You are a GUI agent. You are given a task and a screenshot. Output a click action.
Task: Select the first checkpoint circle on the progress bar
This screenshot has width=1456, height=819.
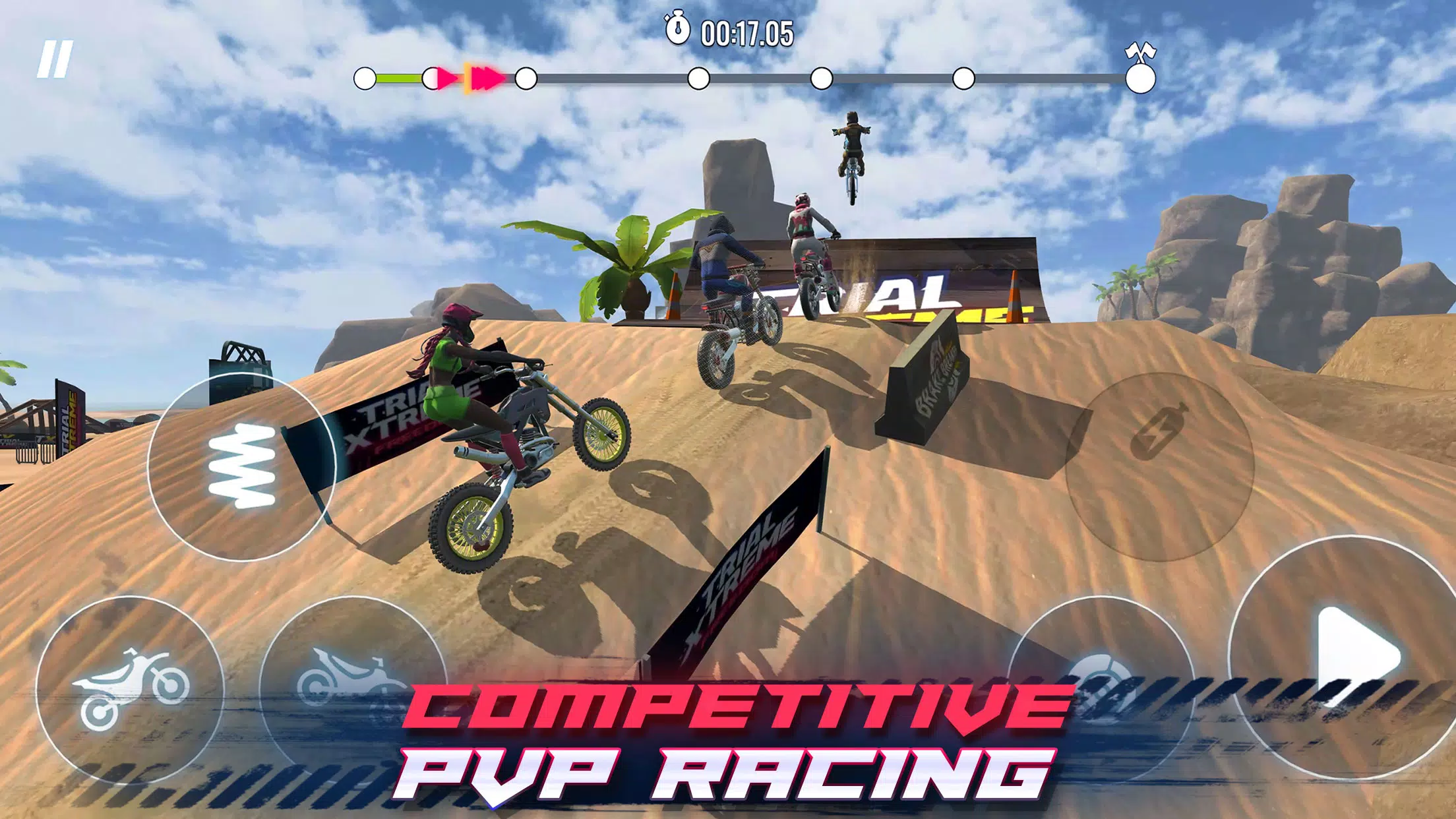pos(524,79)
